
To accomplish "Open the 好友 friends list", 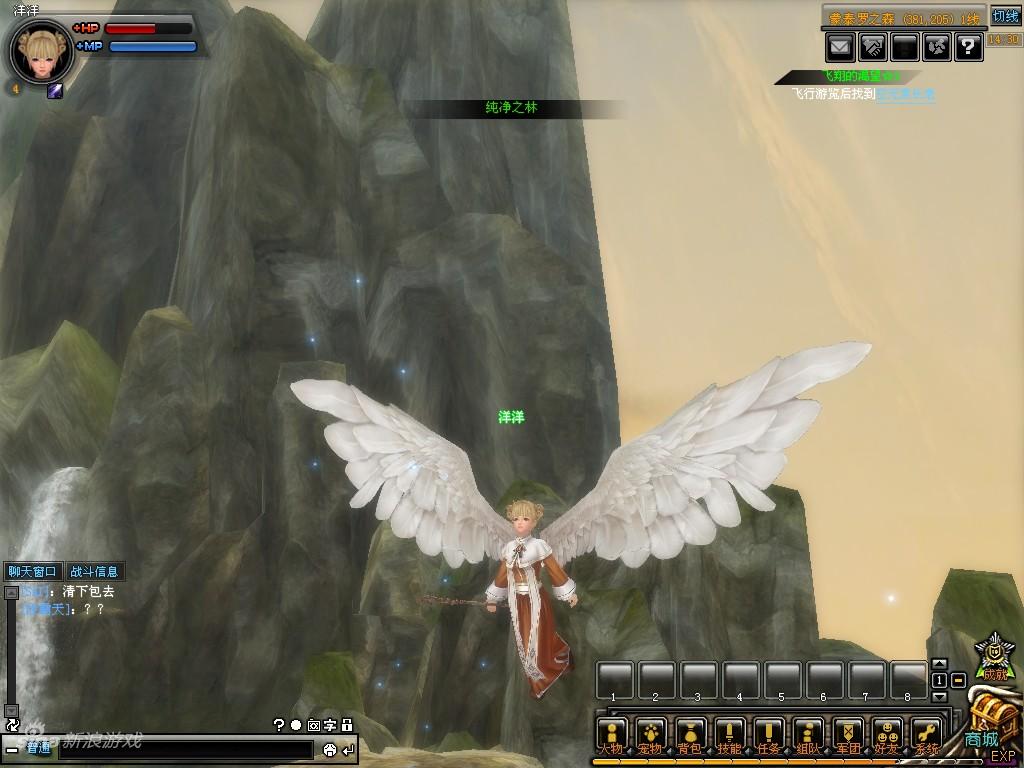I will point(887,734).
